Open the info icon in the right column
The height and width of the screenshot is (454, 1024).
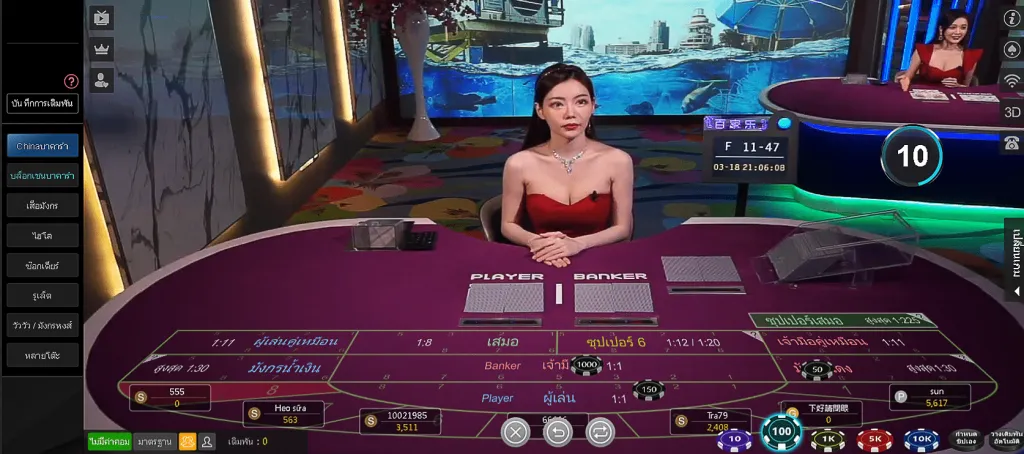(1011, 18)
